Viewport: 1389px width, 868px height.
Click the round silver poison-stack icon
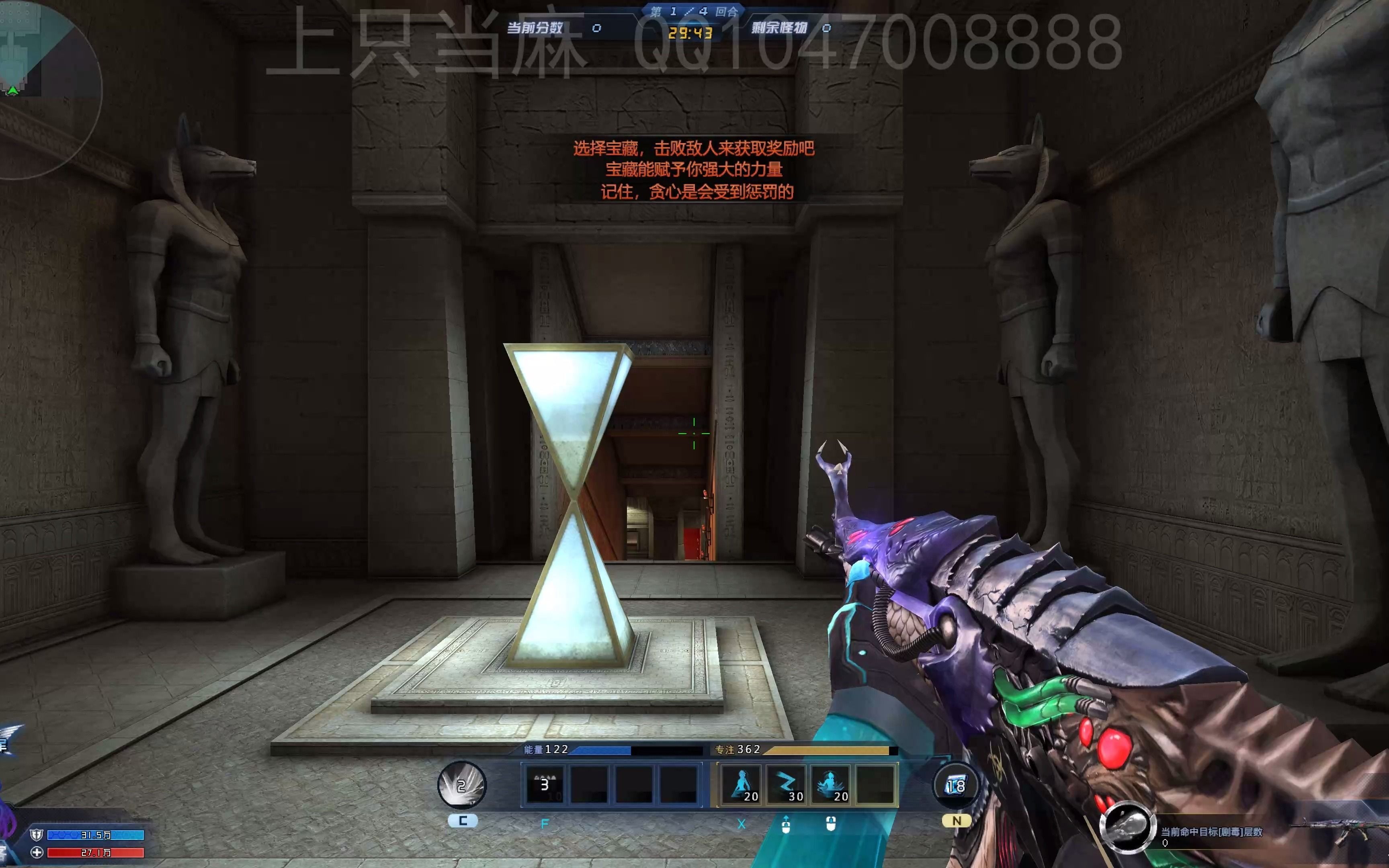1126,827
